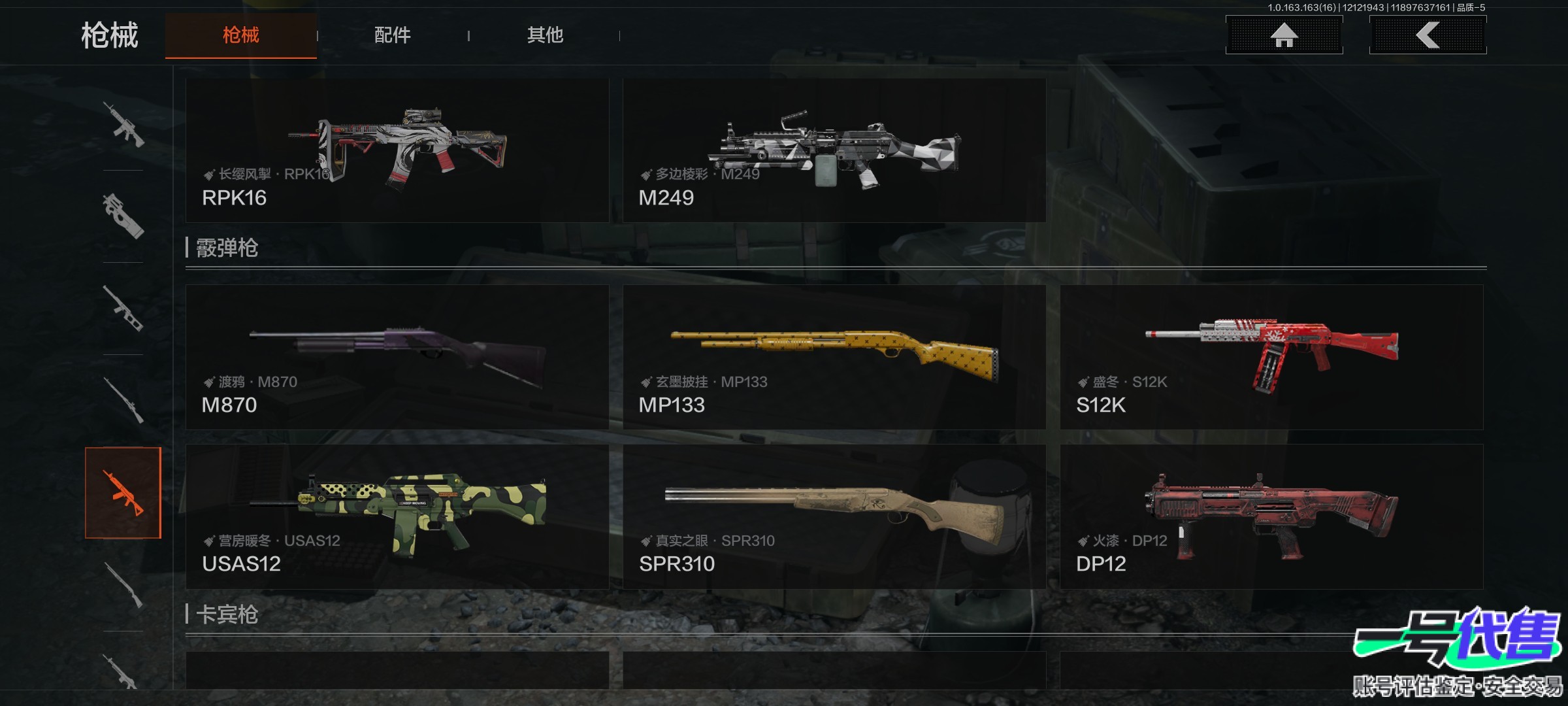The height and width of the screenshot is (706, 1568).
Task: Select the highlighted orange rifle category icon
Action: 123,493
